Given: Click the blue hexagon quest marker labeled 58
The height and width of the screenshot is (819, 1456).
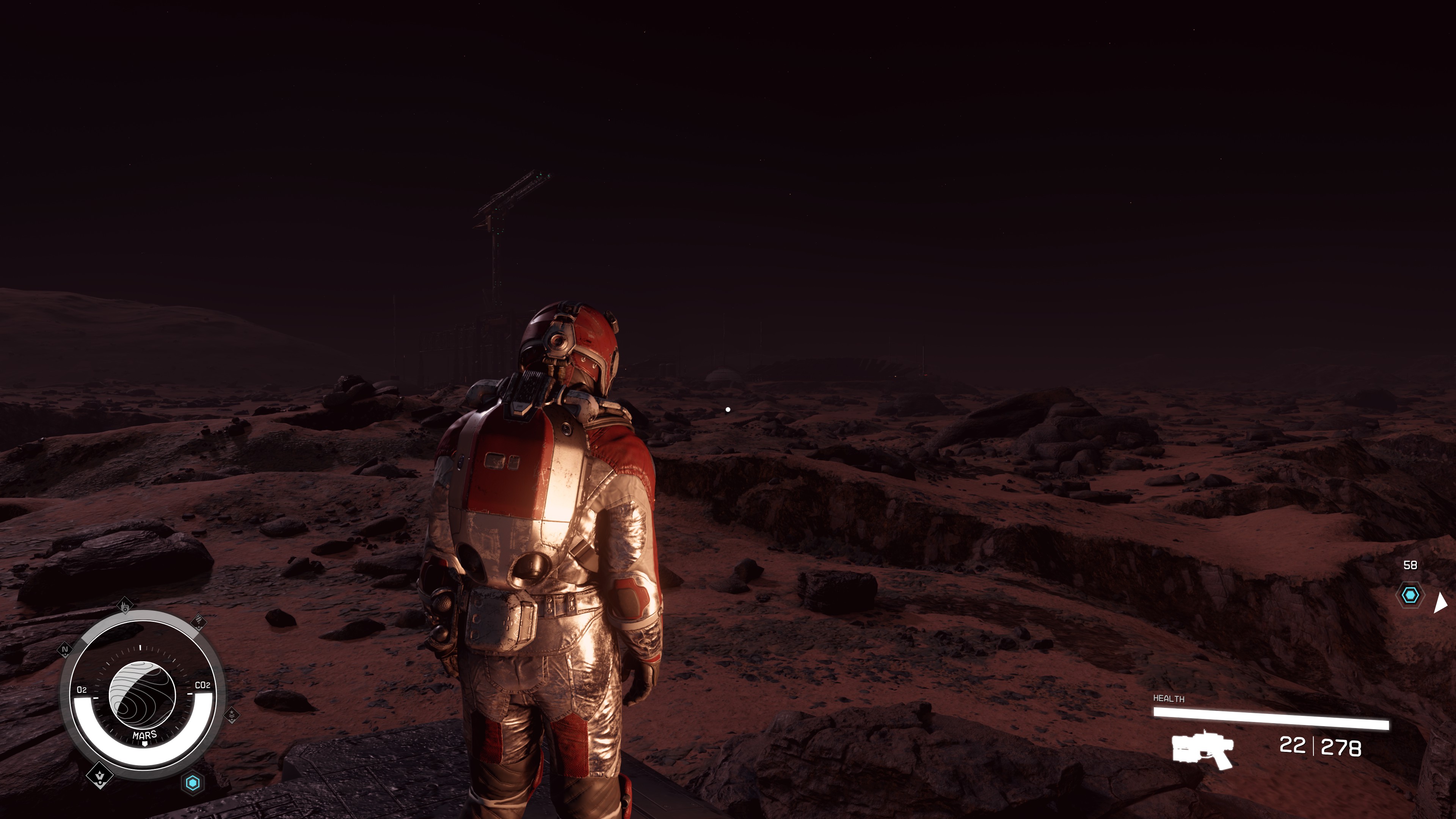Looking at the screenshot, I should pos(1410,595).
